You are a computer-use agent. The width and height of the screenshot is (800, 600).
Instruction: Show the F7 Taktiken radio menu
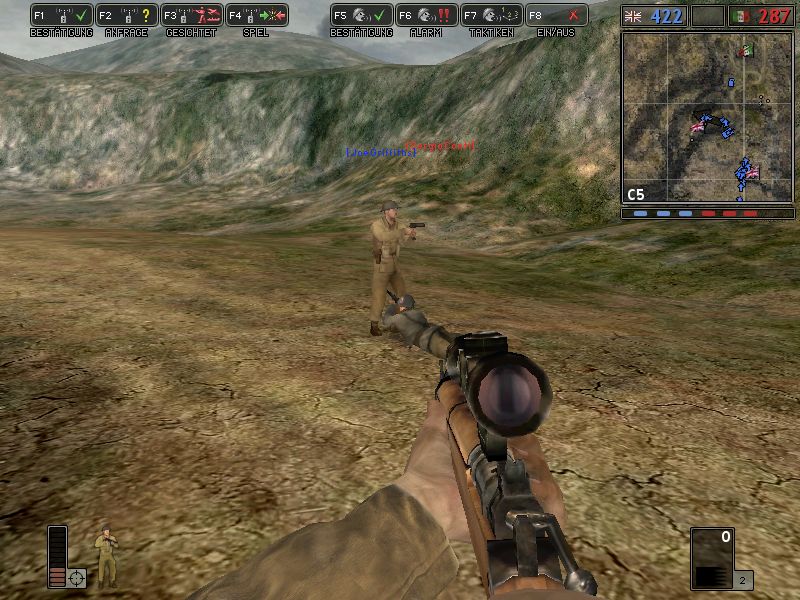pos(492,15)
